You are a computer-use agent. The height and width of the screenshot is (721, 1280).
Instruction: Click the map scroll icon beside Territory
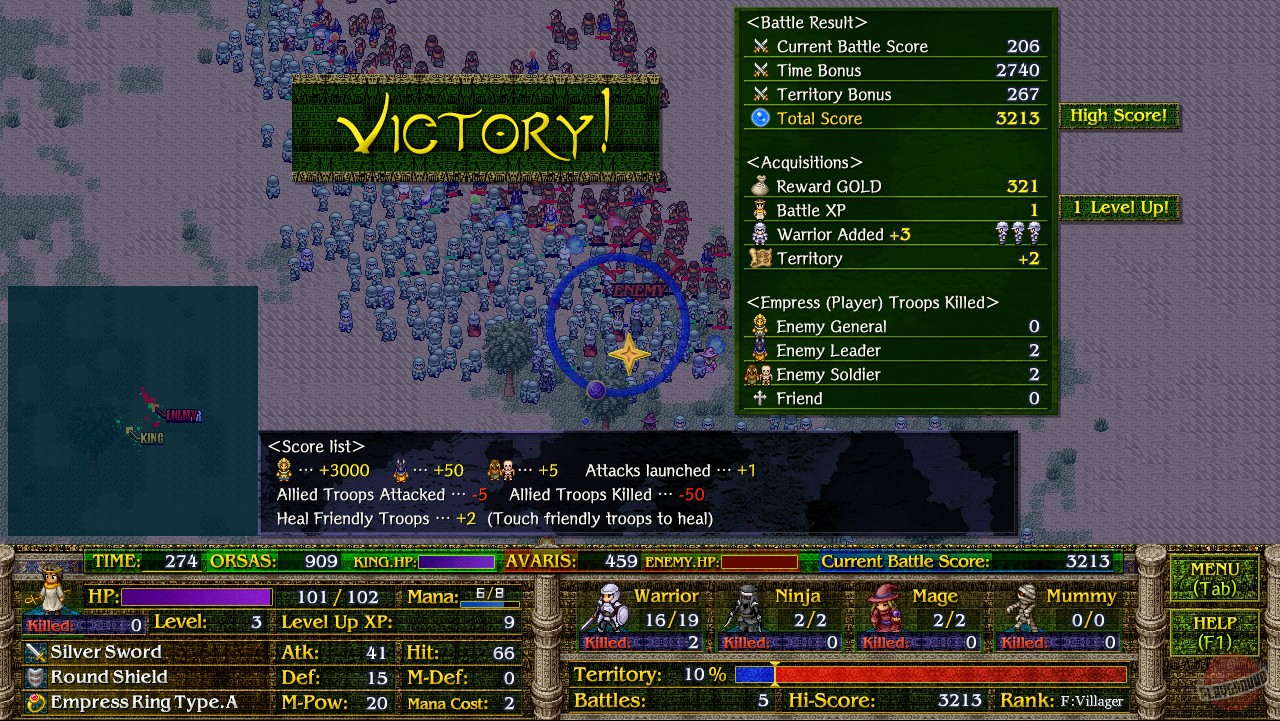[762, 258]
